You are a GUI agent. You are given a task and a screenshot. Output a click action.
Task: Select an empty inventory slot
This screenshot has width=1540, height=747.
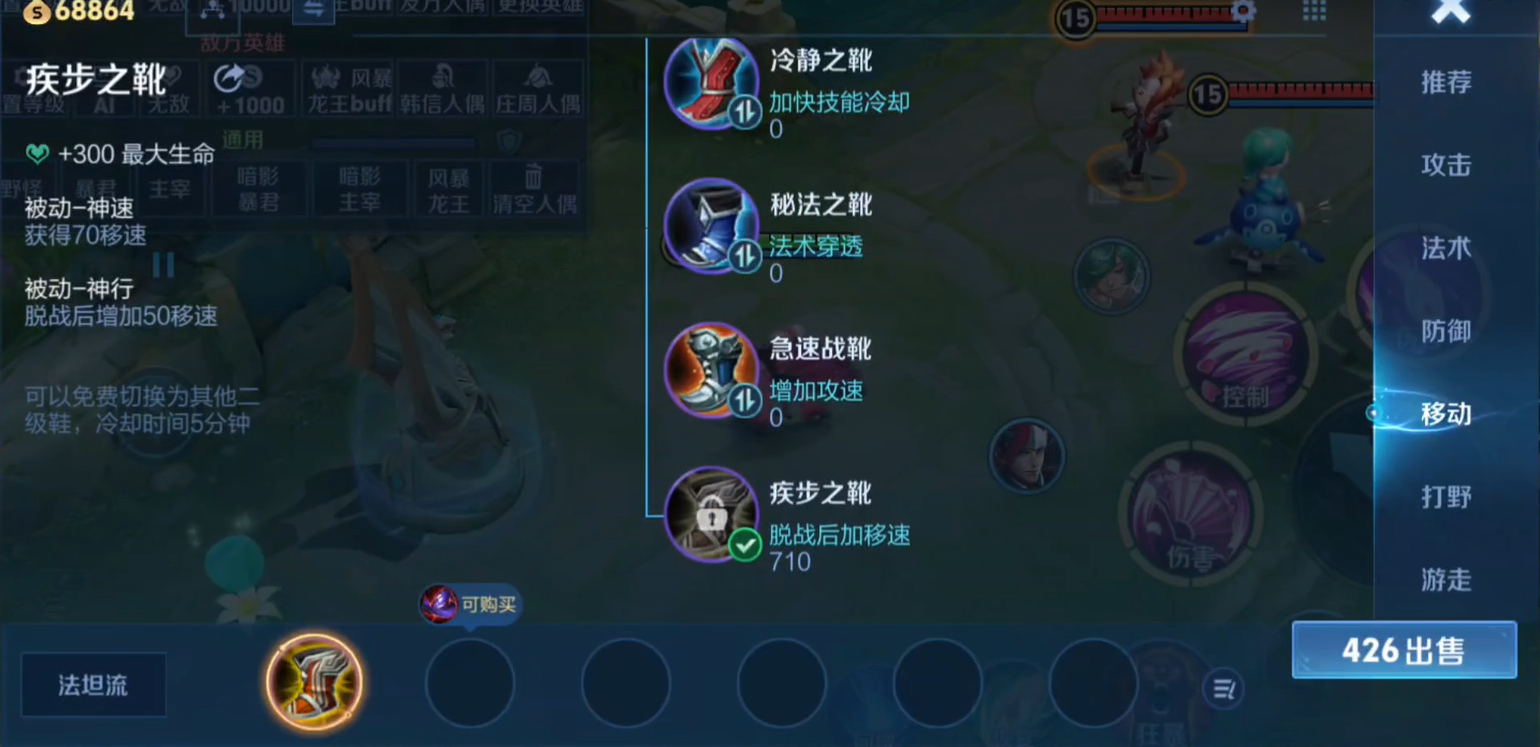pyautogui.click(x=470, y=683)
